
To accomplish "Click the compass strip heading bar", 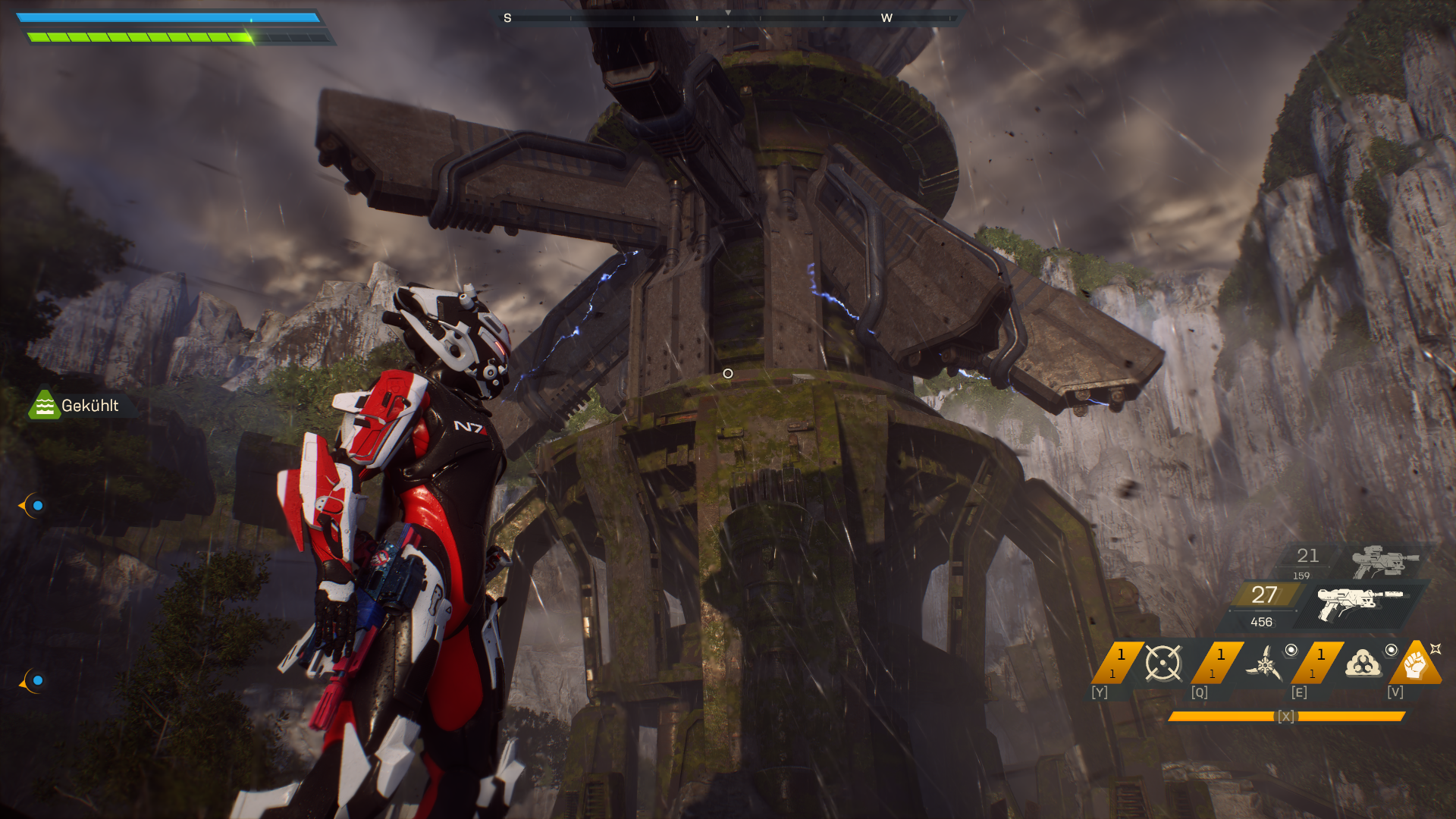I will pyautogui.click(x=727, y=17).
